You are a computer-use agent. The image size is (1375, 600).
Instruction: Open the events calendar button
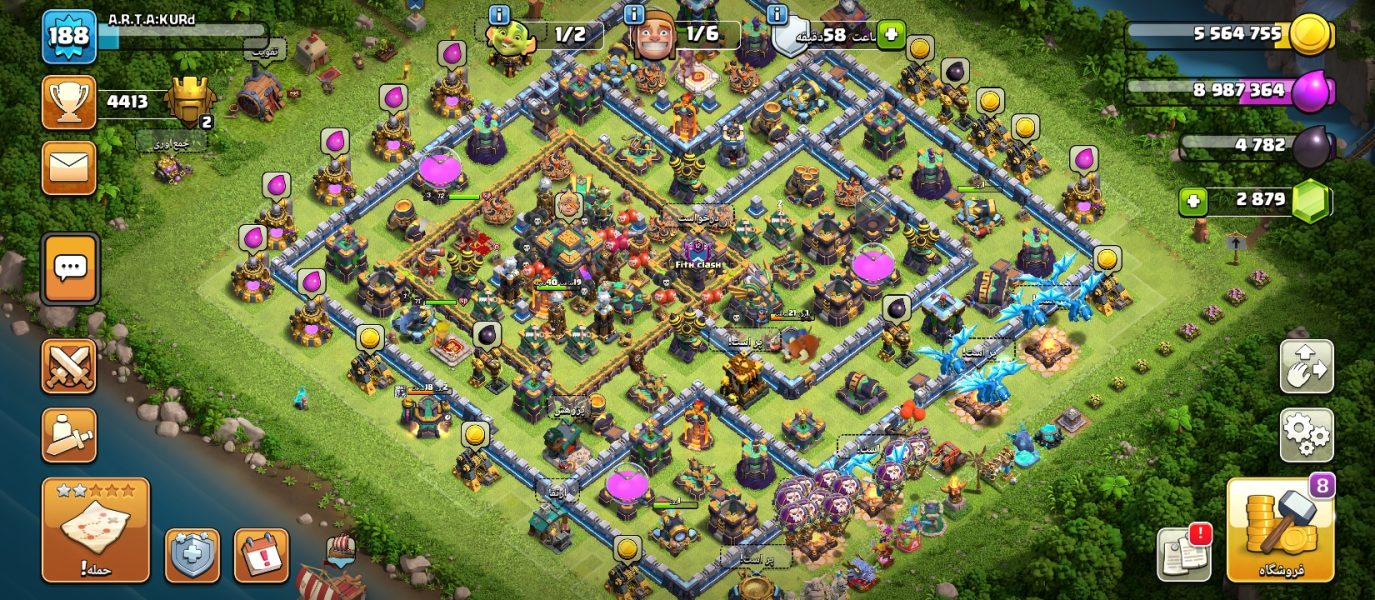coord(261,555)
